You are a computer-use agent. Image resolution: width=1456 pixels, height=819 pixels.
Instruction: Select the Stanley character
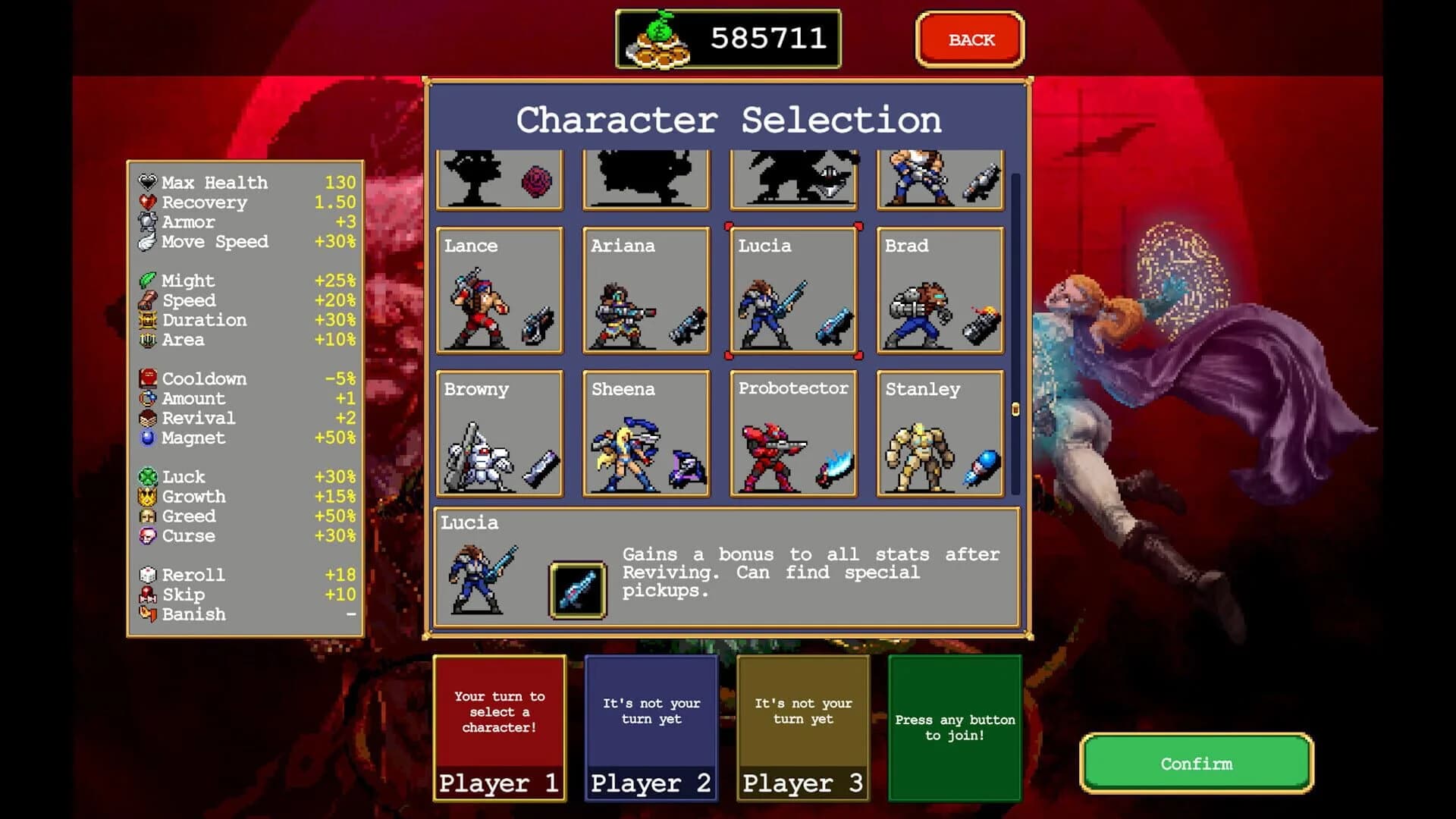coord(940,432)
